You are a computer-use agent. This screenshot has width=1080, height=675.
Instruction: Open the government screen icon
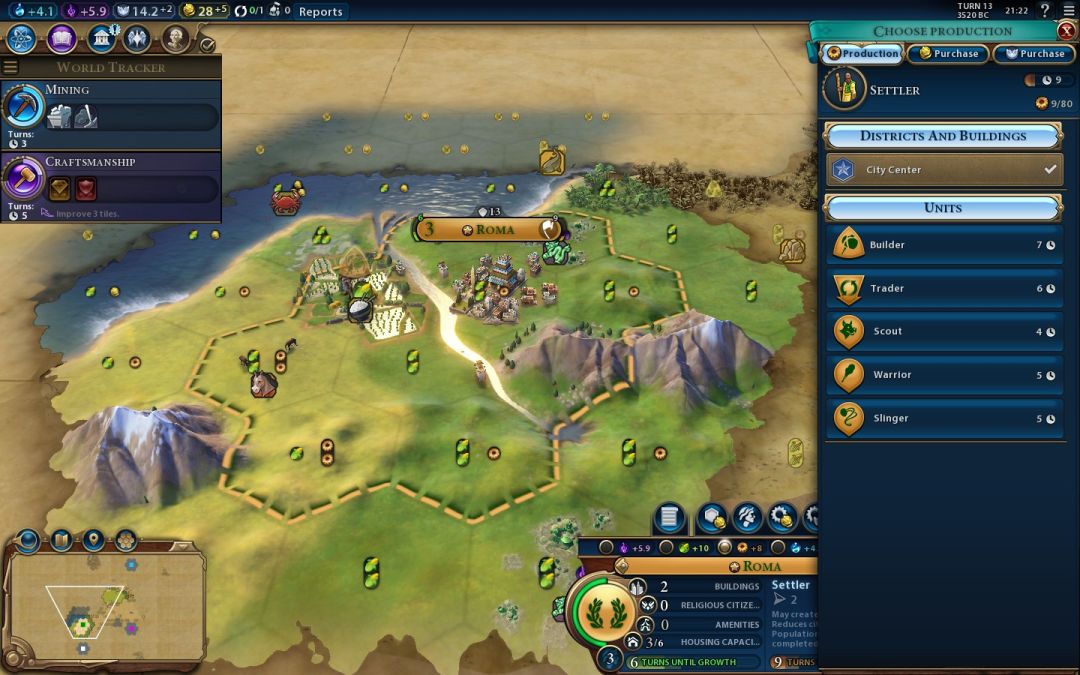pyautogui.click(x=100, y=39)
